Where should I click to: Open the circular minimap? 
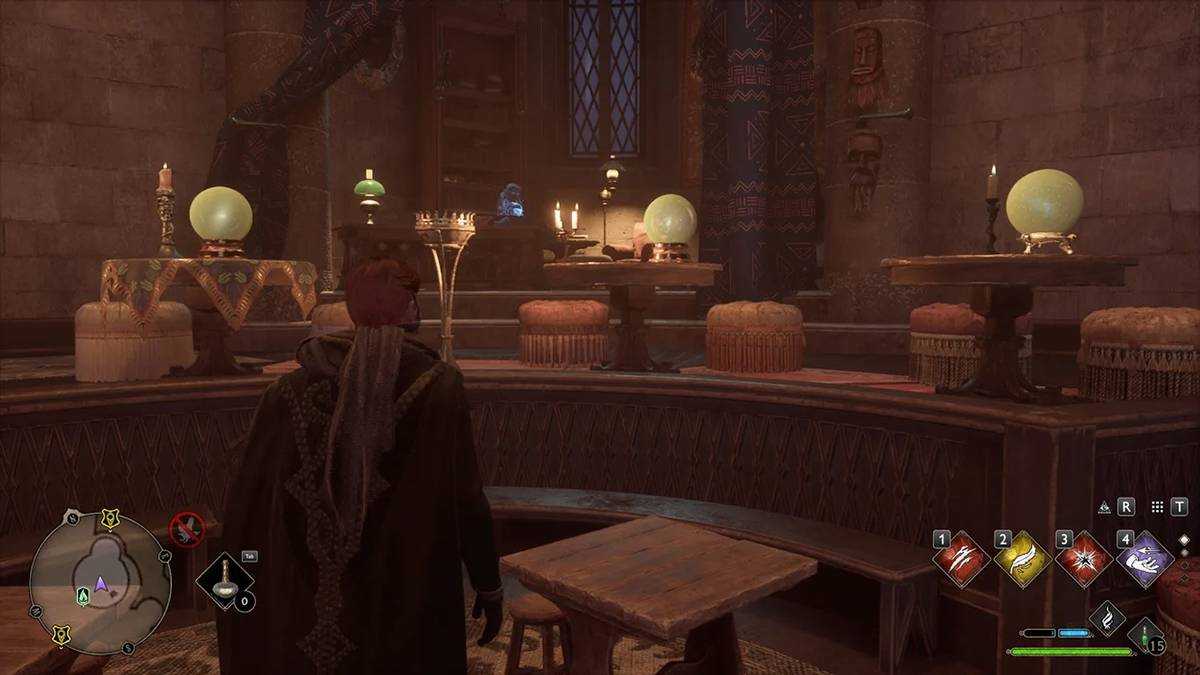pos(100,583)
